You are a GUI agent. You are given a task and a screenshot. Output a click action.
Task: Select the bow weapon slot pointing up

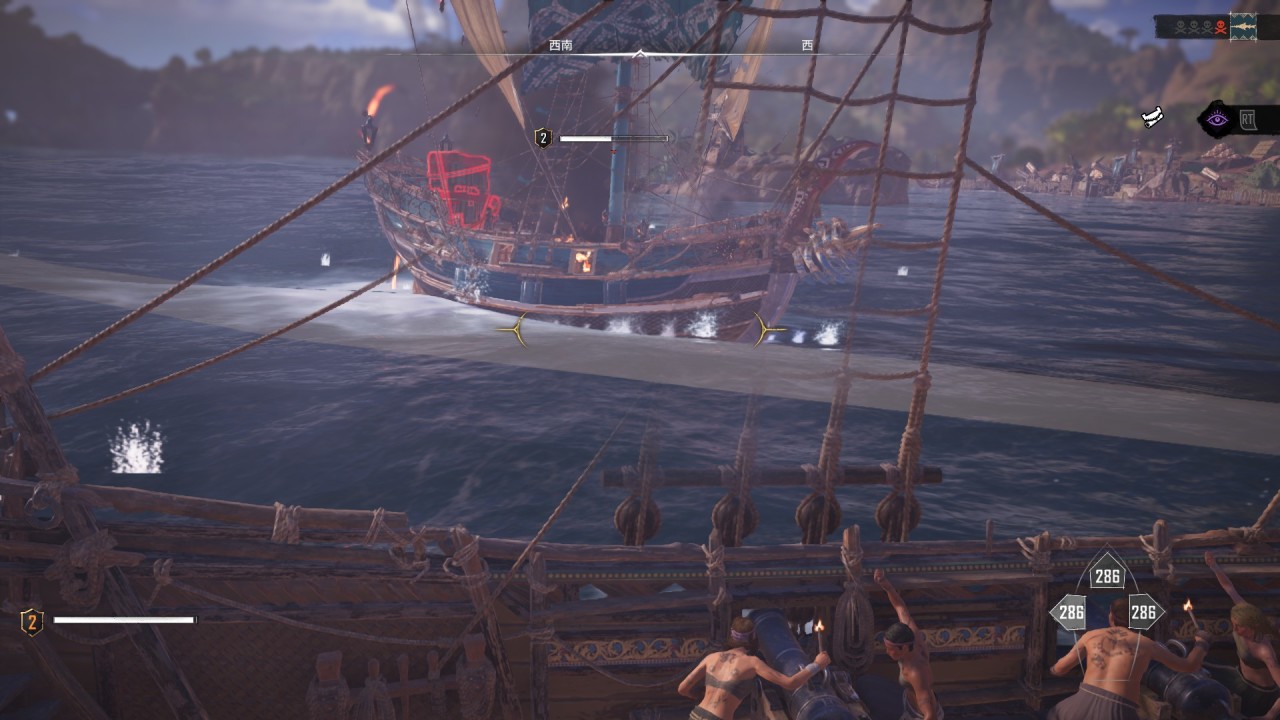pos(1107,575)
